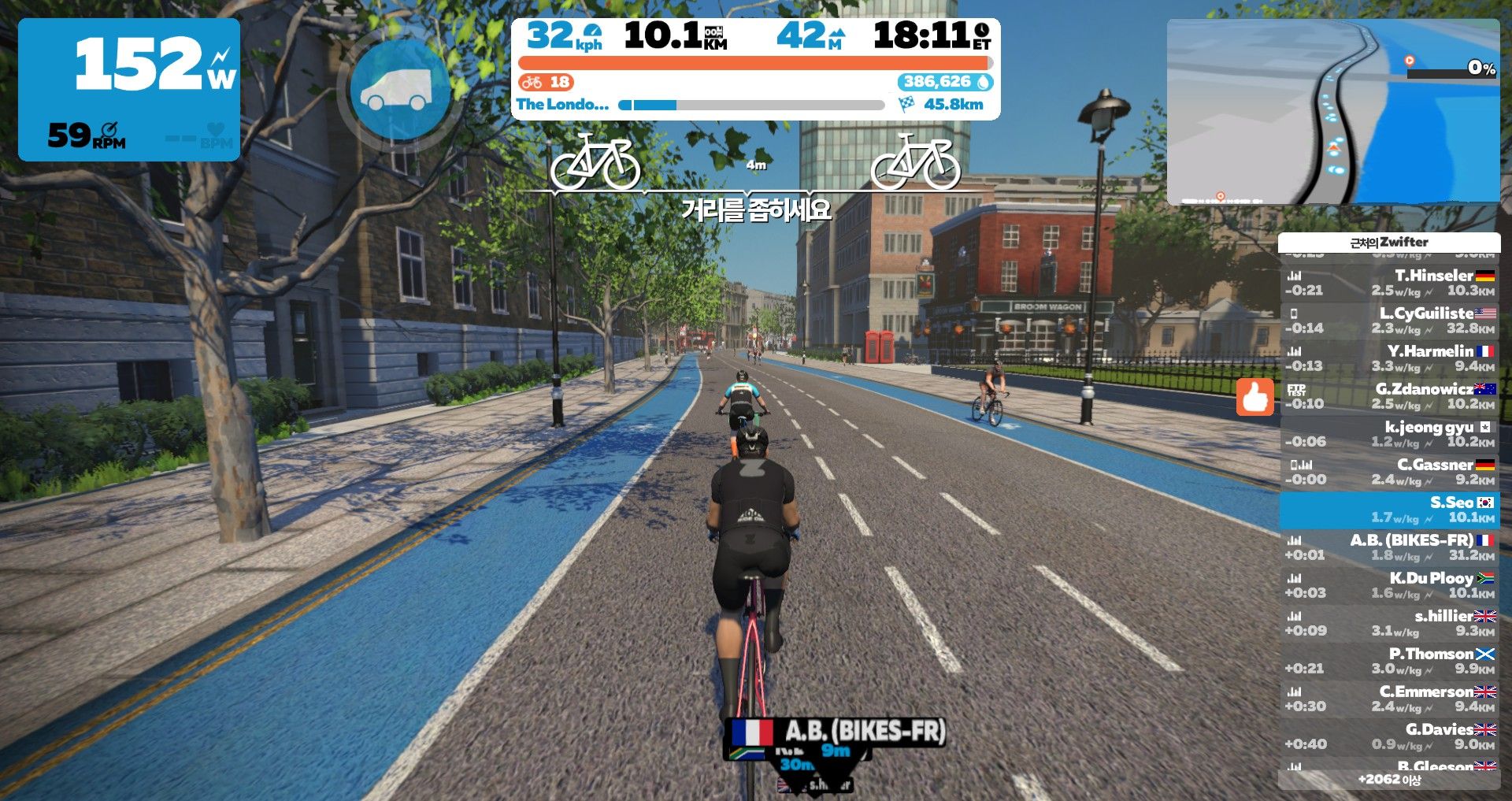Screen dimensions: 1512x801
Task: Select C.Emmerson rider entry
Action: click(1389, 699)
